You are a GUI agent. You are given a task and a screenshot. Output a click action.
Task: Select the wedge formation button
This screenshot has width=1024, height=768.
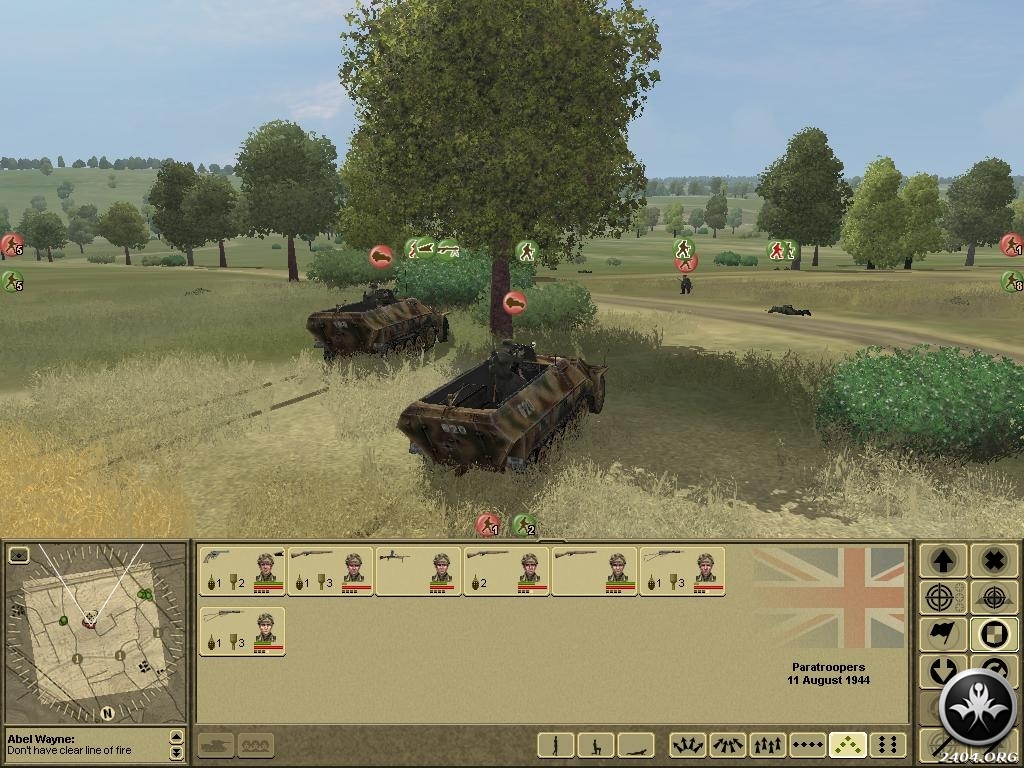click(x=848, y=745)
